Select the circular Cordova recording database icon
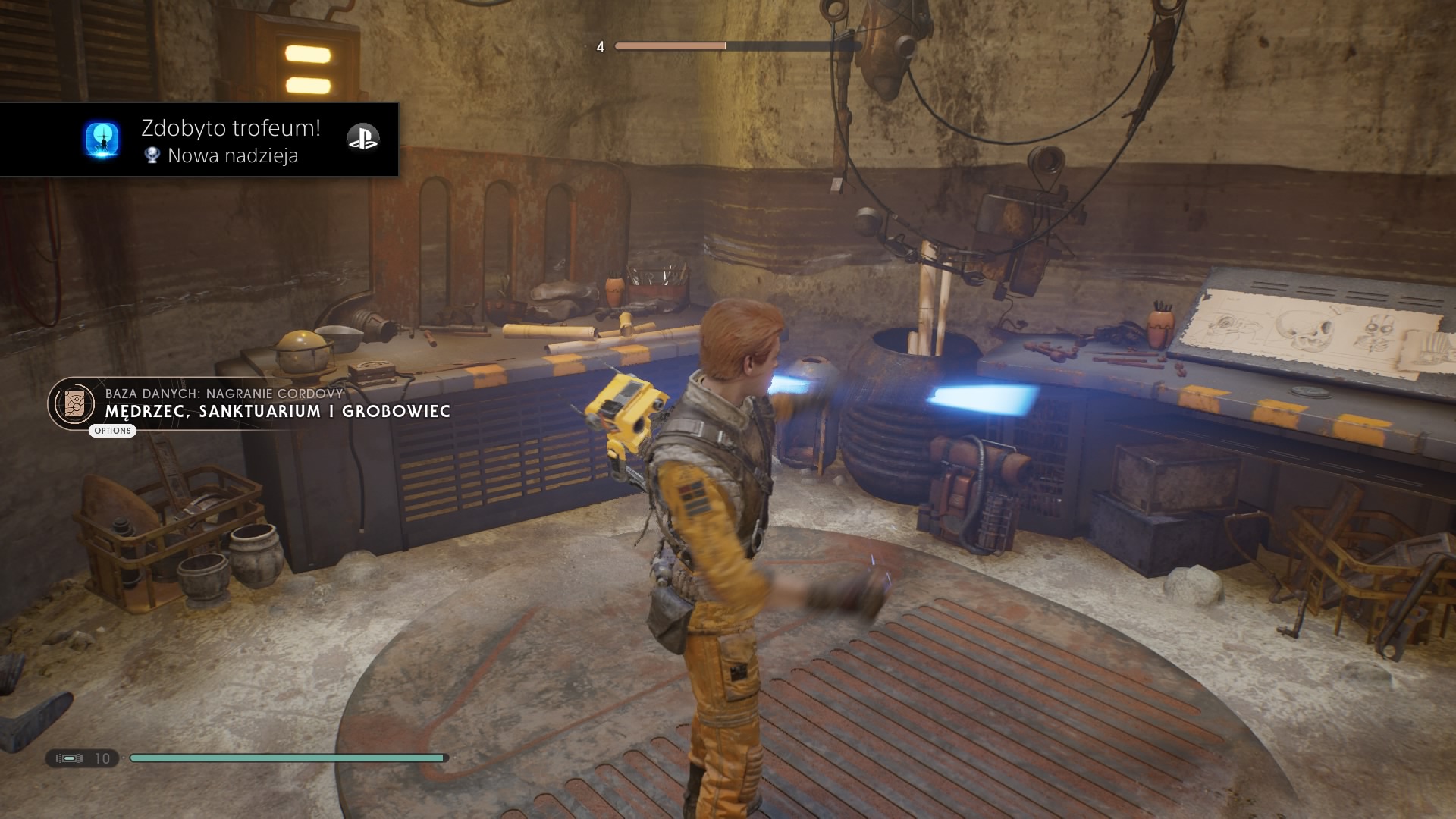Image resolution: width=1456 pixels, height=819 pixels. (x=74, y=403)
